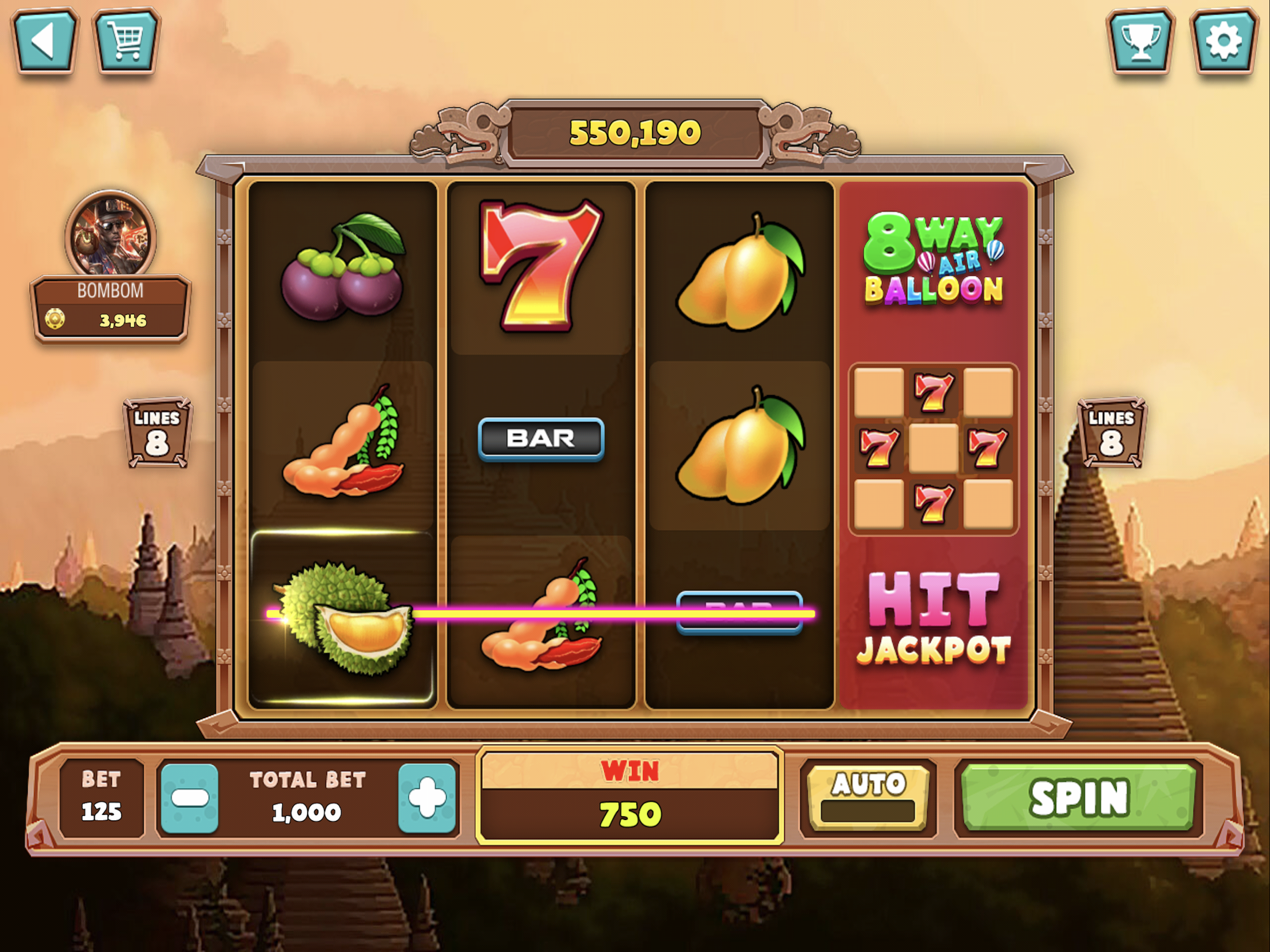Screen dimensions: 1270x952
Task: Open the gear settings menu
Action: (1223, 41)
